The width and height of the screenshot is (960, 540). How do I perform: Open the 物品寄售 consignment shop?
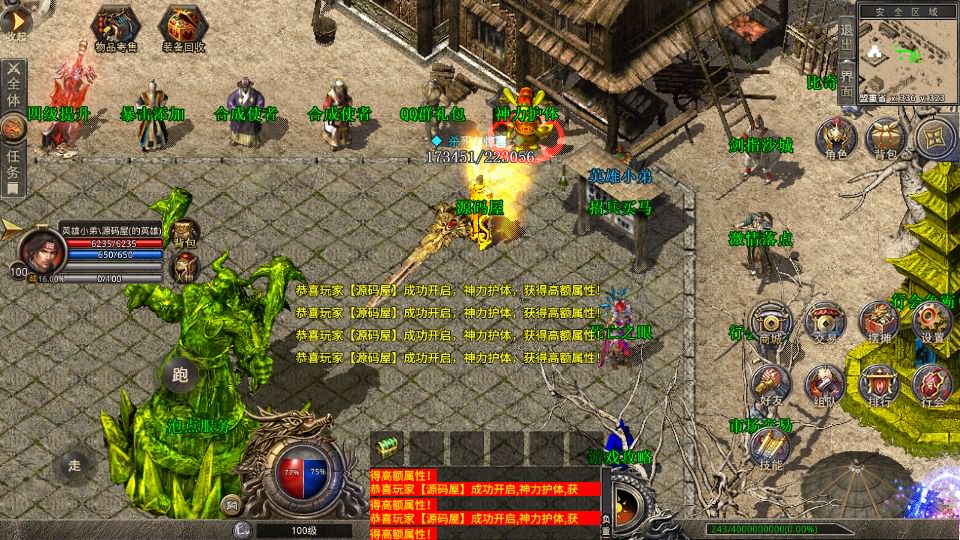pyautogui.click(x=116, y=27)
